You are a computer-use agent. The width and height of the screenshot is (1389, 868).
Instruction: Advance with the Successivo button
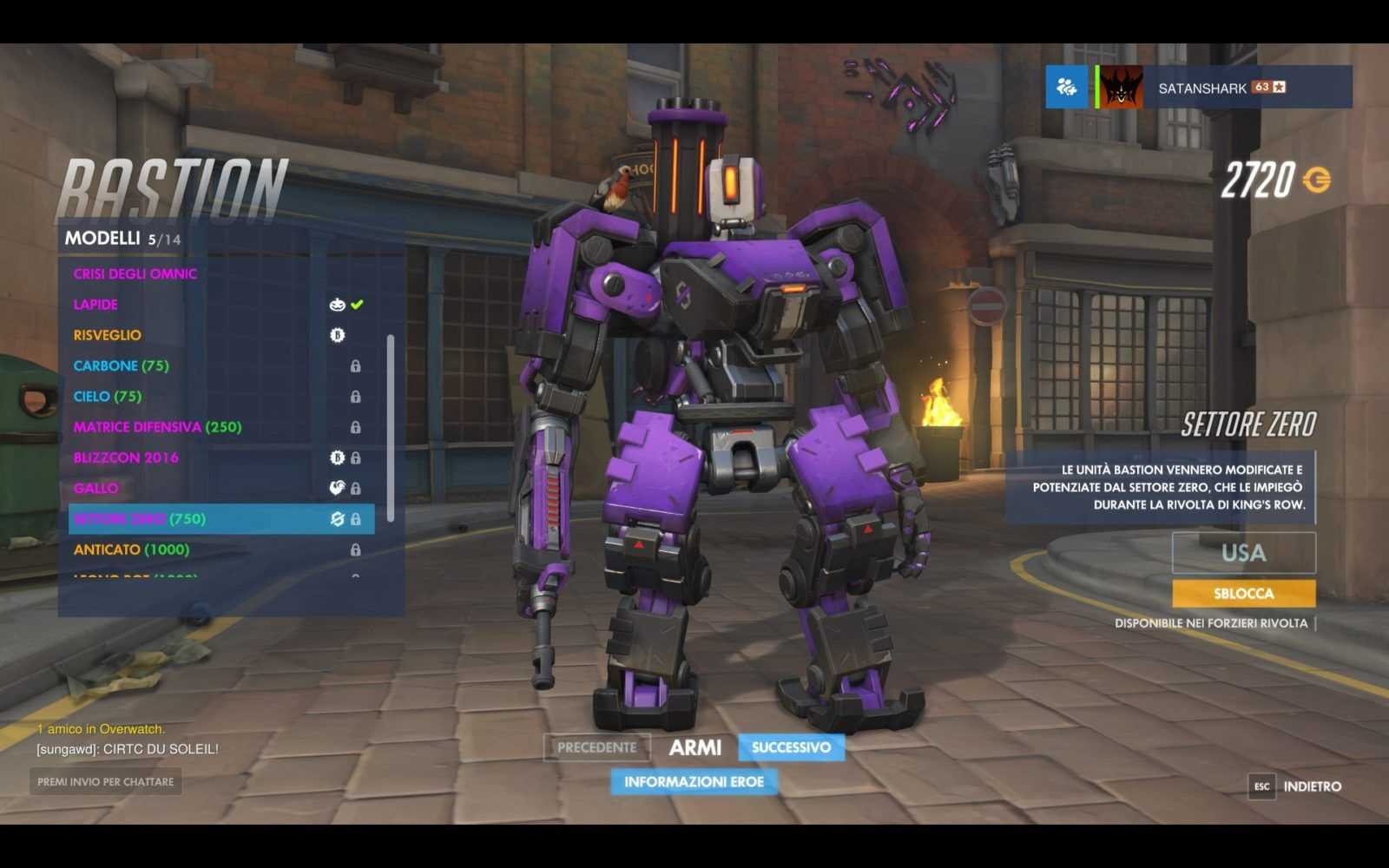coord(791,747)
